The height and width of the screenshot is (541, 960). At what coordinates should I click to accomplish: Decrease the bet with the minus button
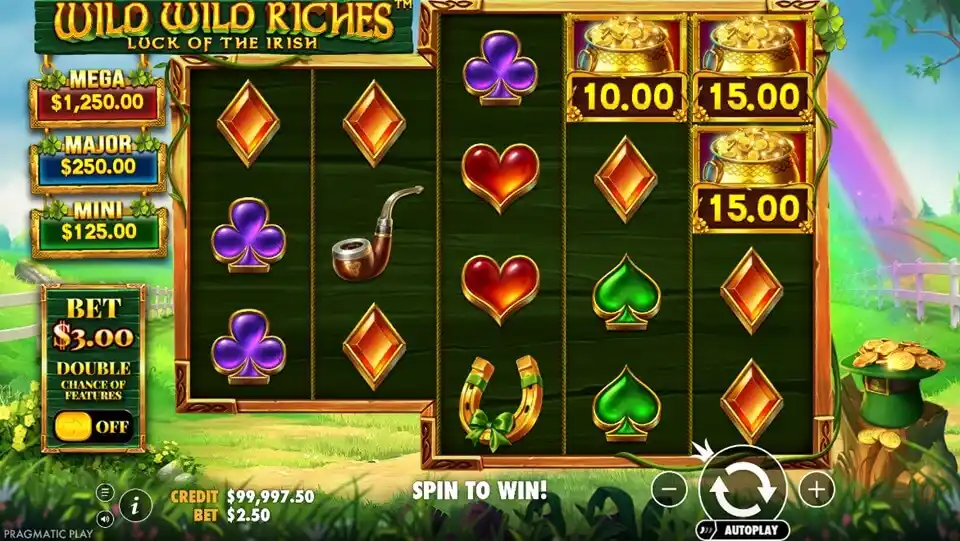[x=670, y=489]
